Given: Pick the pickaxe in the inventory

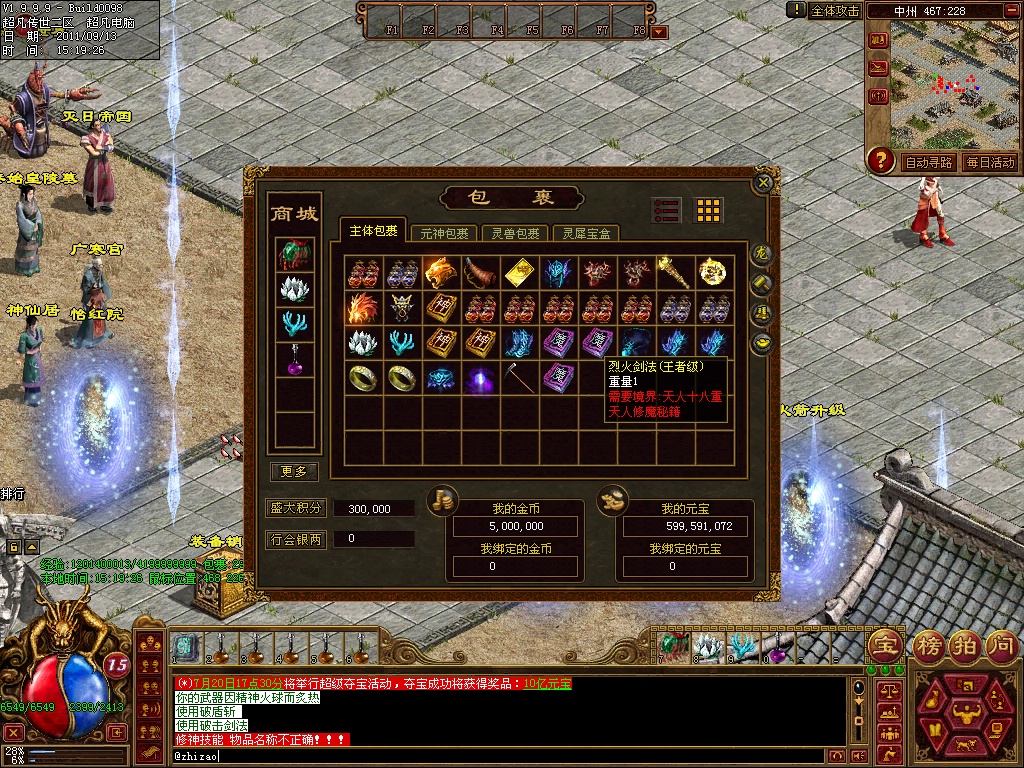Looking at the screenshot, I should tap(518, 377).
